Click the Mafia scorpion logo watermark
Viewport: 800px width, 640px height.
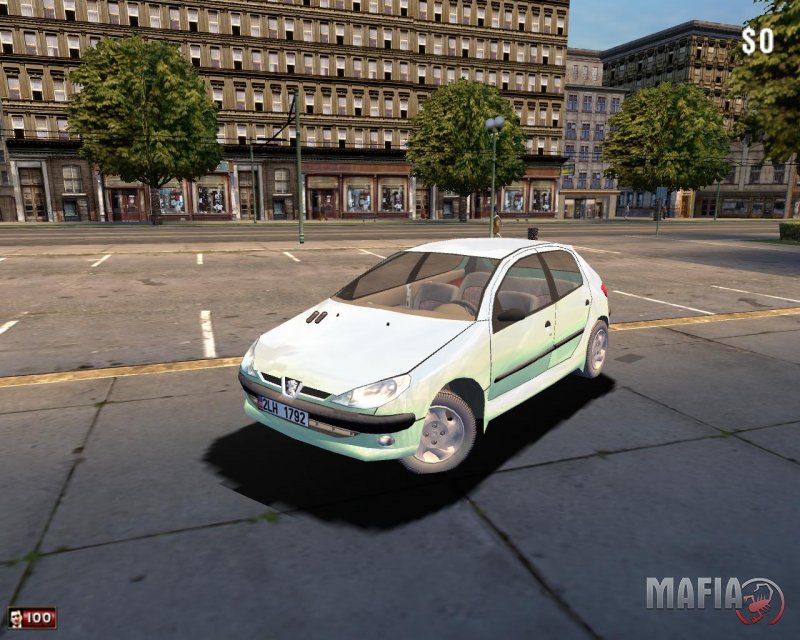click(760, 600)
